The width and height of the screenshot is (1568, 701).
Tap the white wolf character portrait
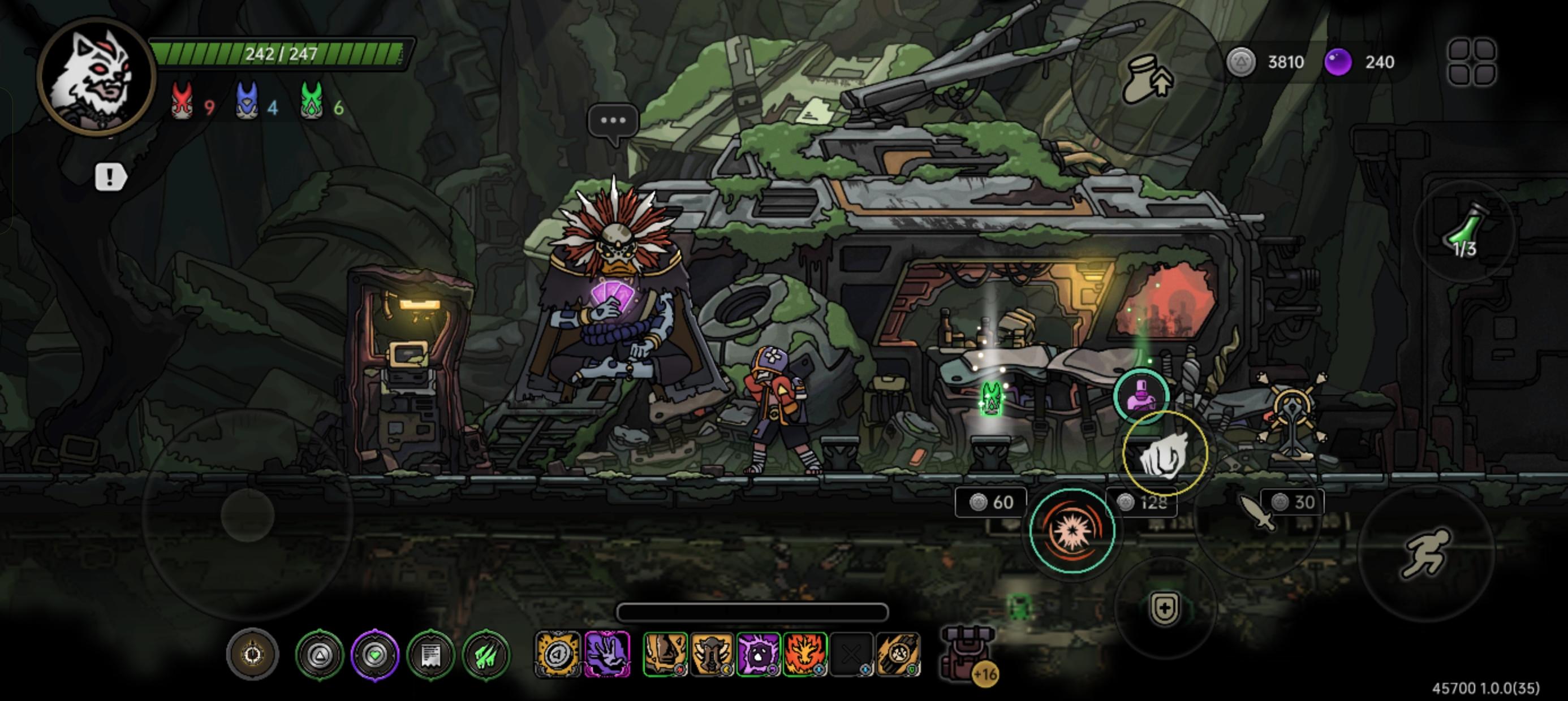tap(96, 76)
